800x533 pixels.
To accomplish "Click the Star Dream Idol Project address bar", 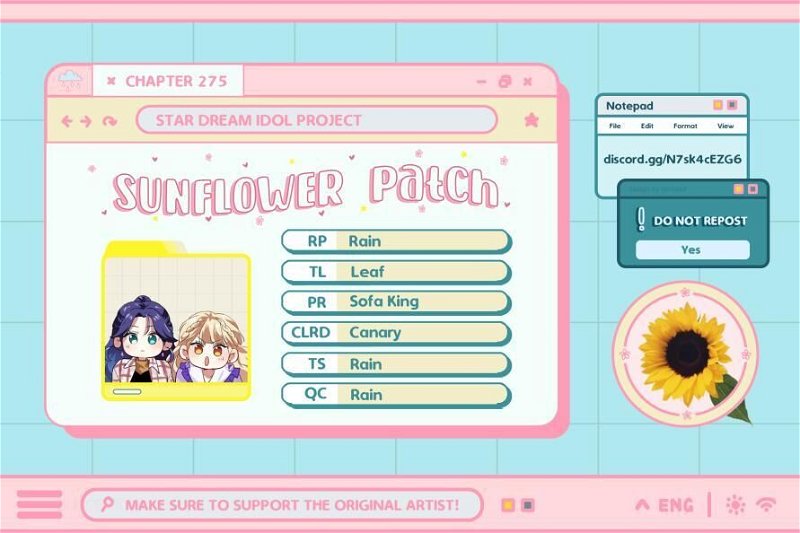I will [316, 120].
